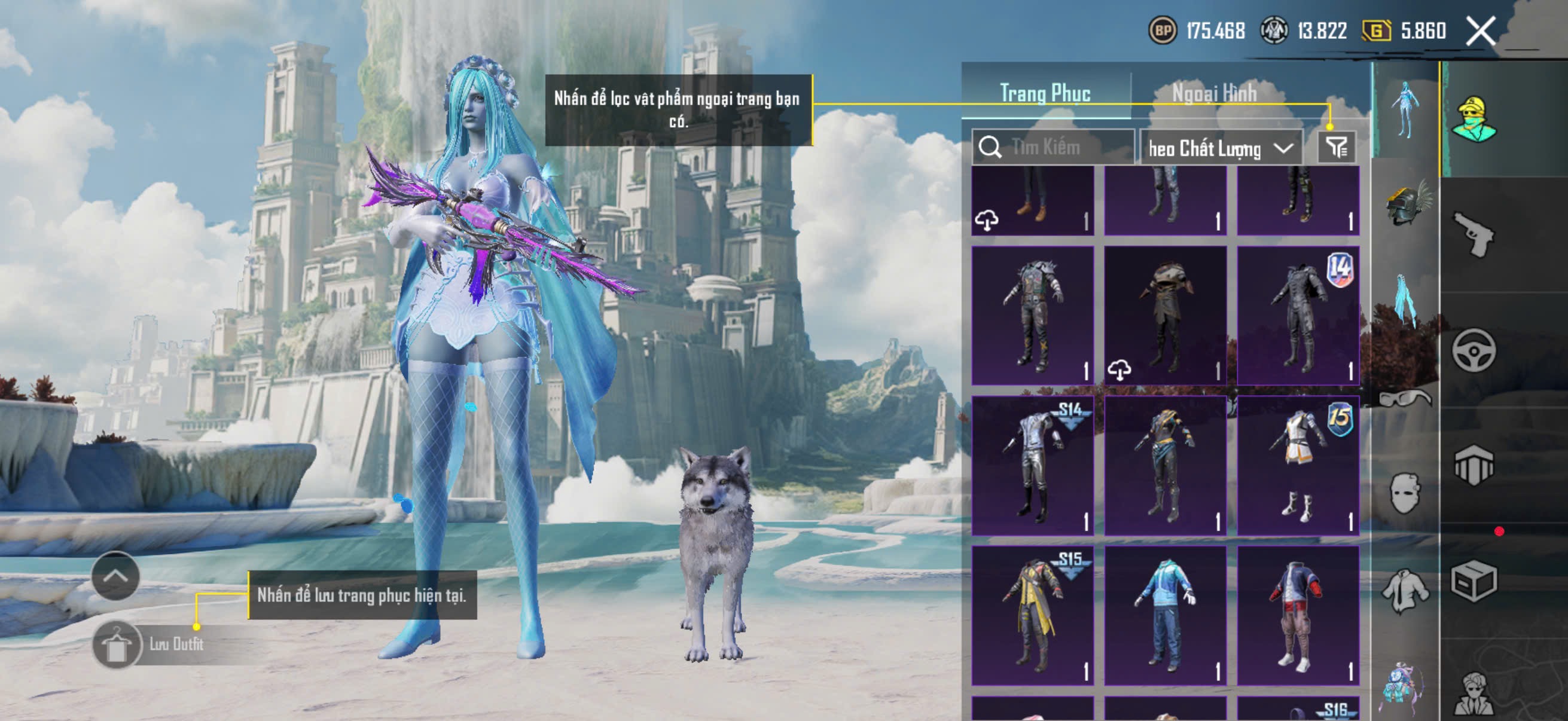Switch to the Trang Phục tab

(x=1045, y=94)
